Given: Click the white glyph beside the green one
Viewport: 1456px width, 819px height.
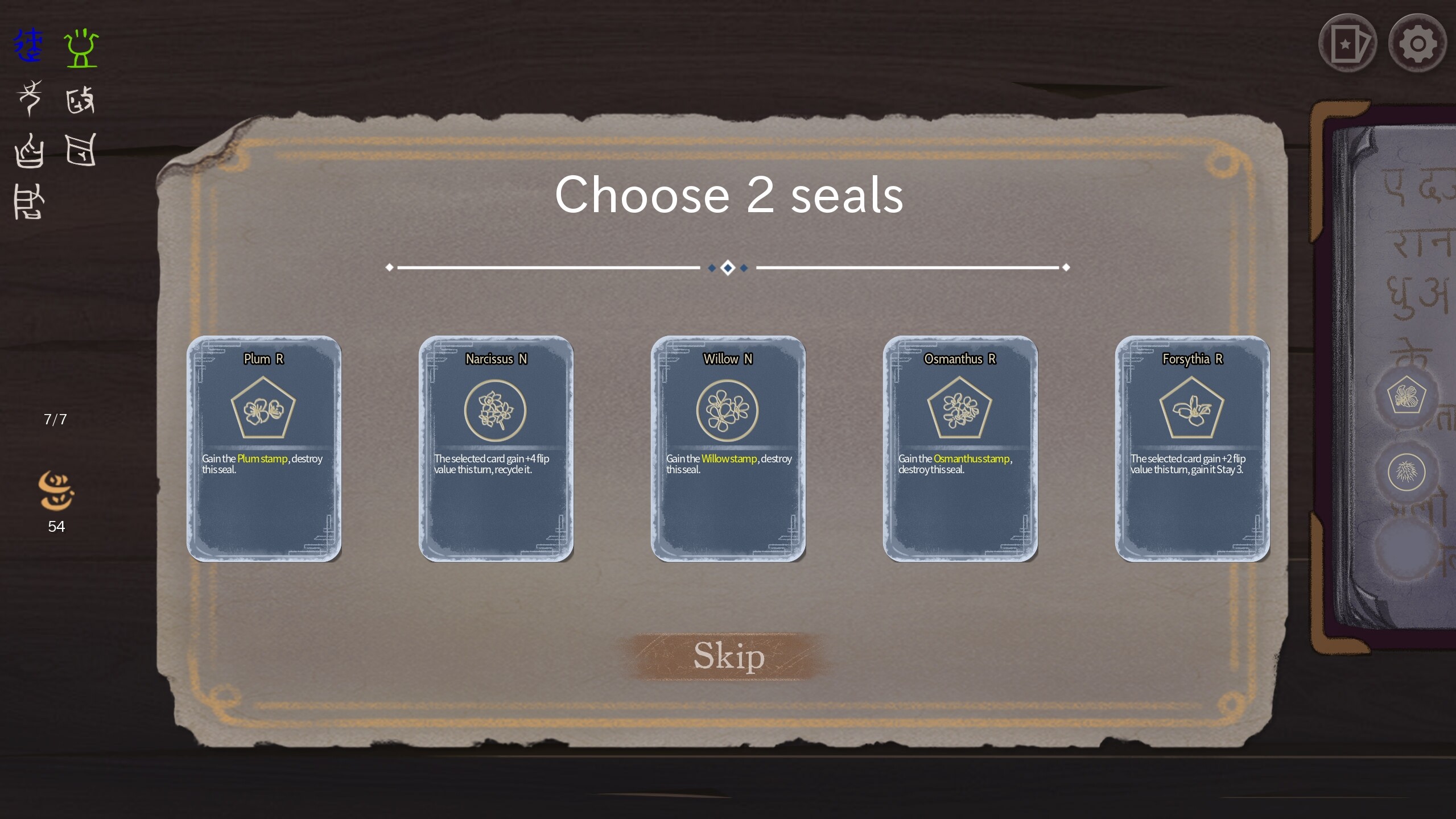Looking at the screenshot, I should coord(81,100).
